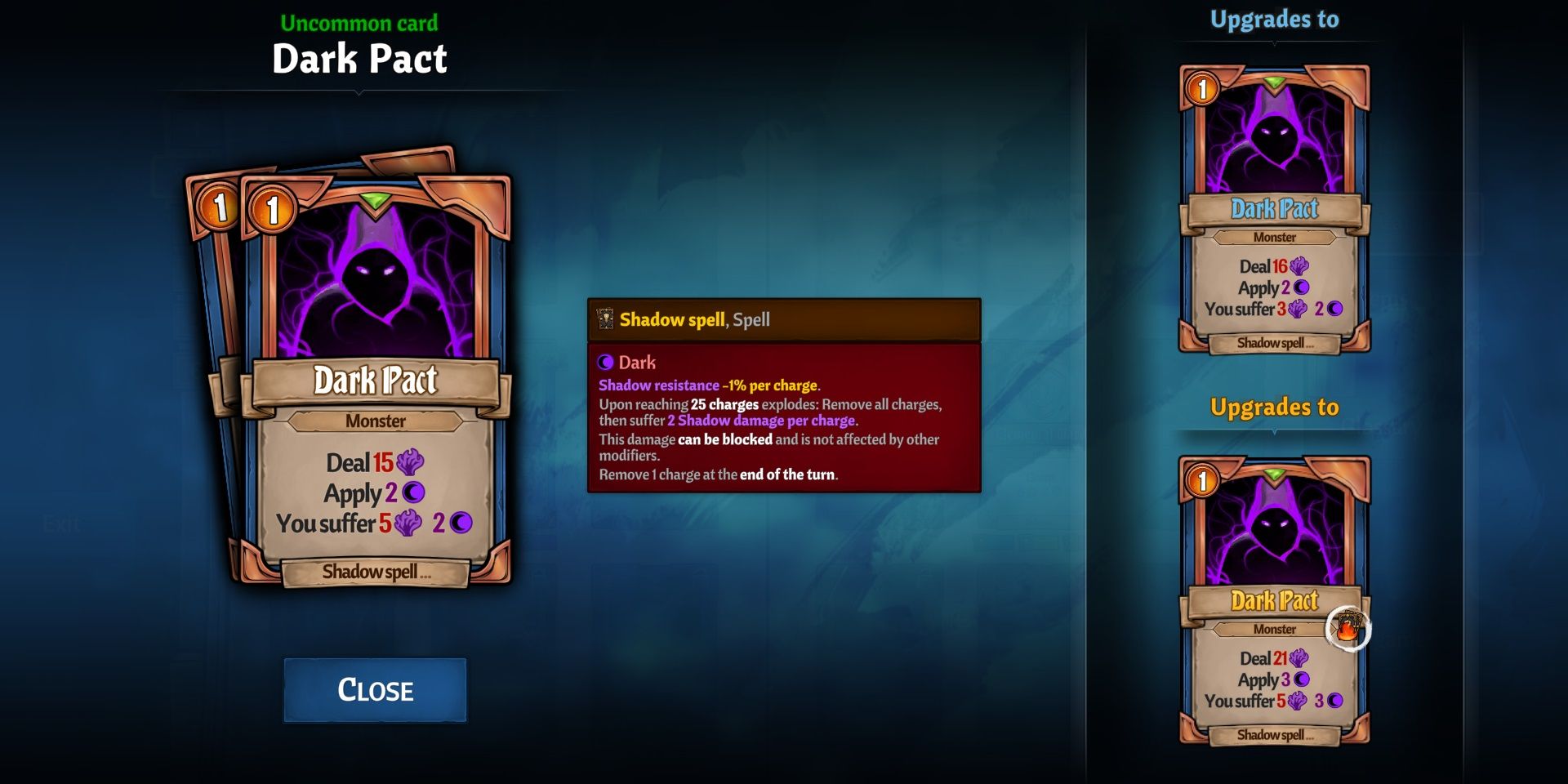The image size is (1568, 784).
Task: Expand the Shadow spell ellipsis banner on Dark Pact
Action: [378, 572]
